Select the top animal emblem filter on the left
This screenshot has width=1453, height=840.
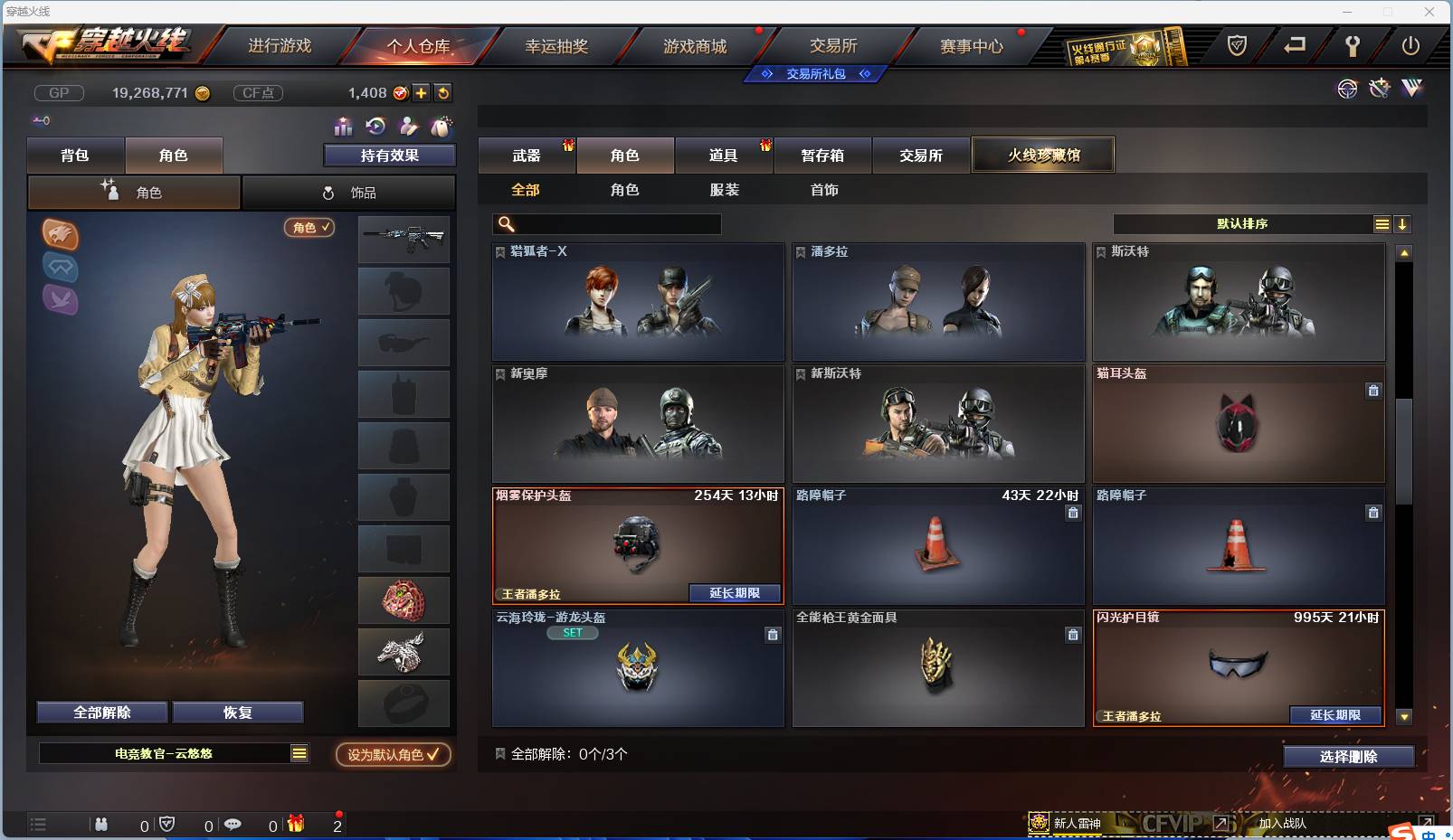[61, 234]
